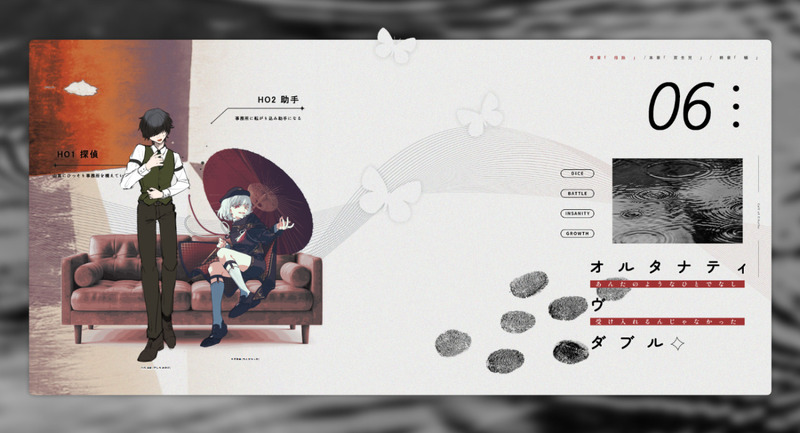Choose the BATTLE pill button
Viewport: 800px width, 433px height.
578,192
